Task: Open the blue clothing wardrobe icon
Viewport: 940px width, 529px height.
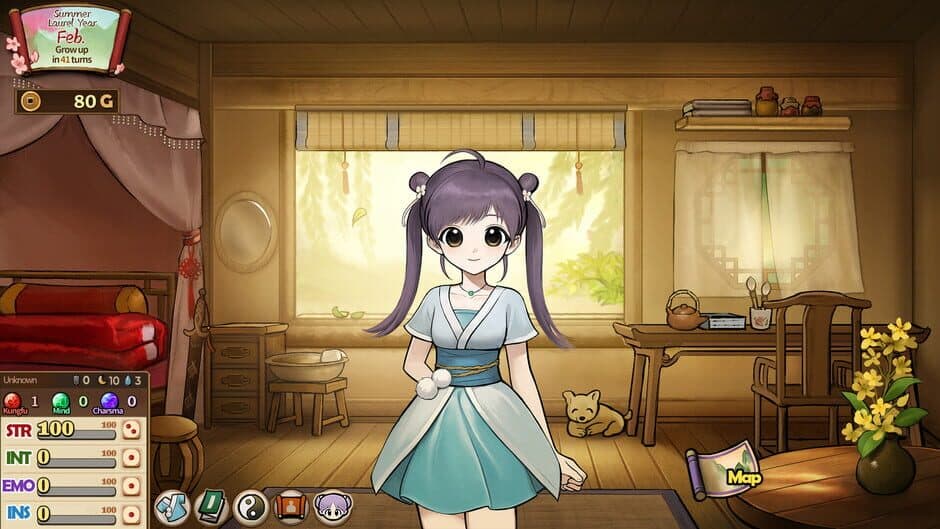Action: [x=171, y=507]
